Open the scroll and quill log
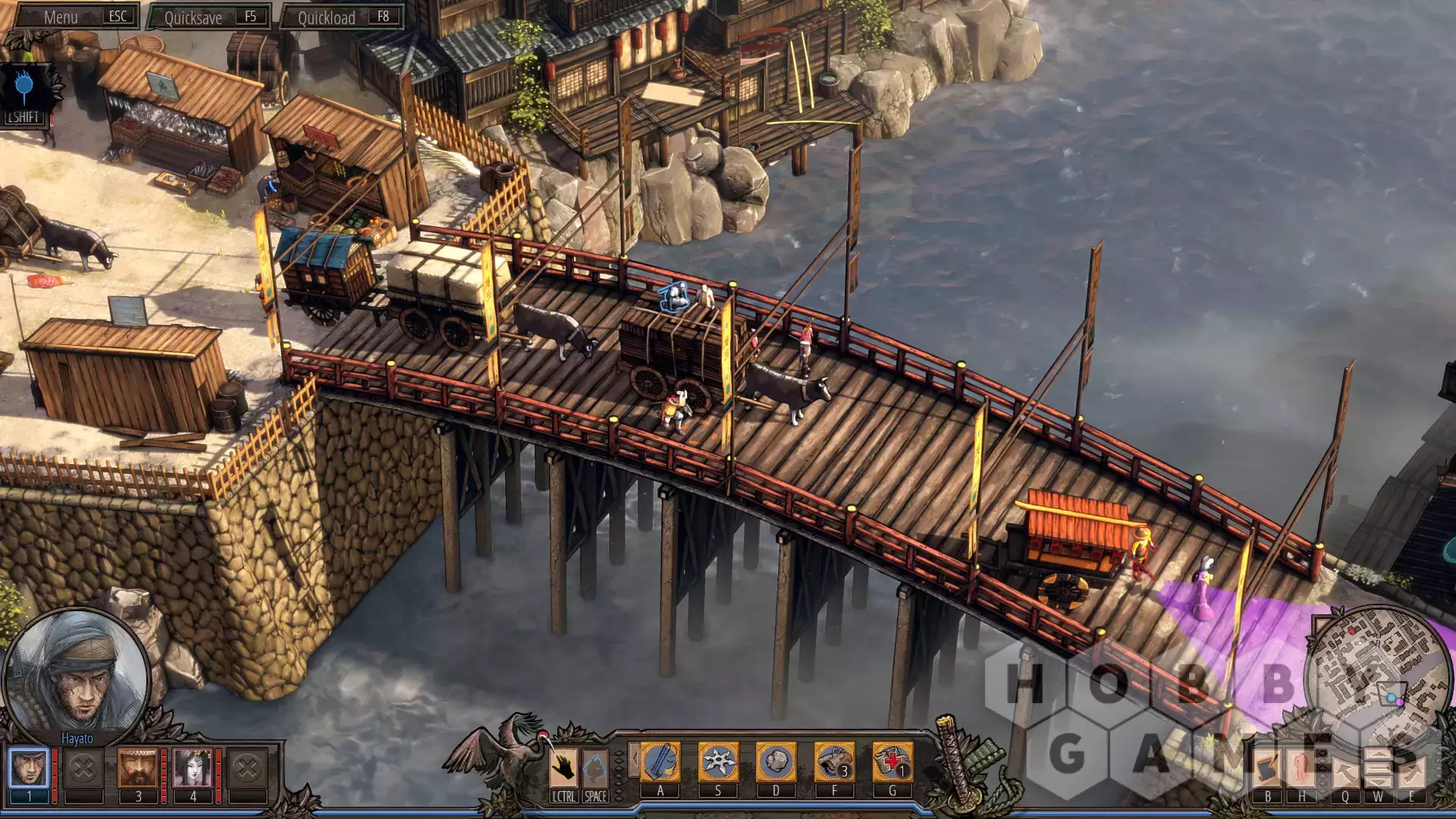1456x819 pixels. pyautogui.click(x=1267, y=769)
